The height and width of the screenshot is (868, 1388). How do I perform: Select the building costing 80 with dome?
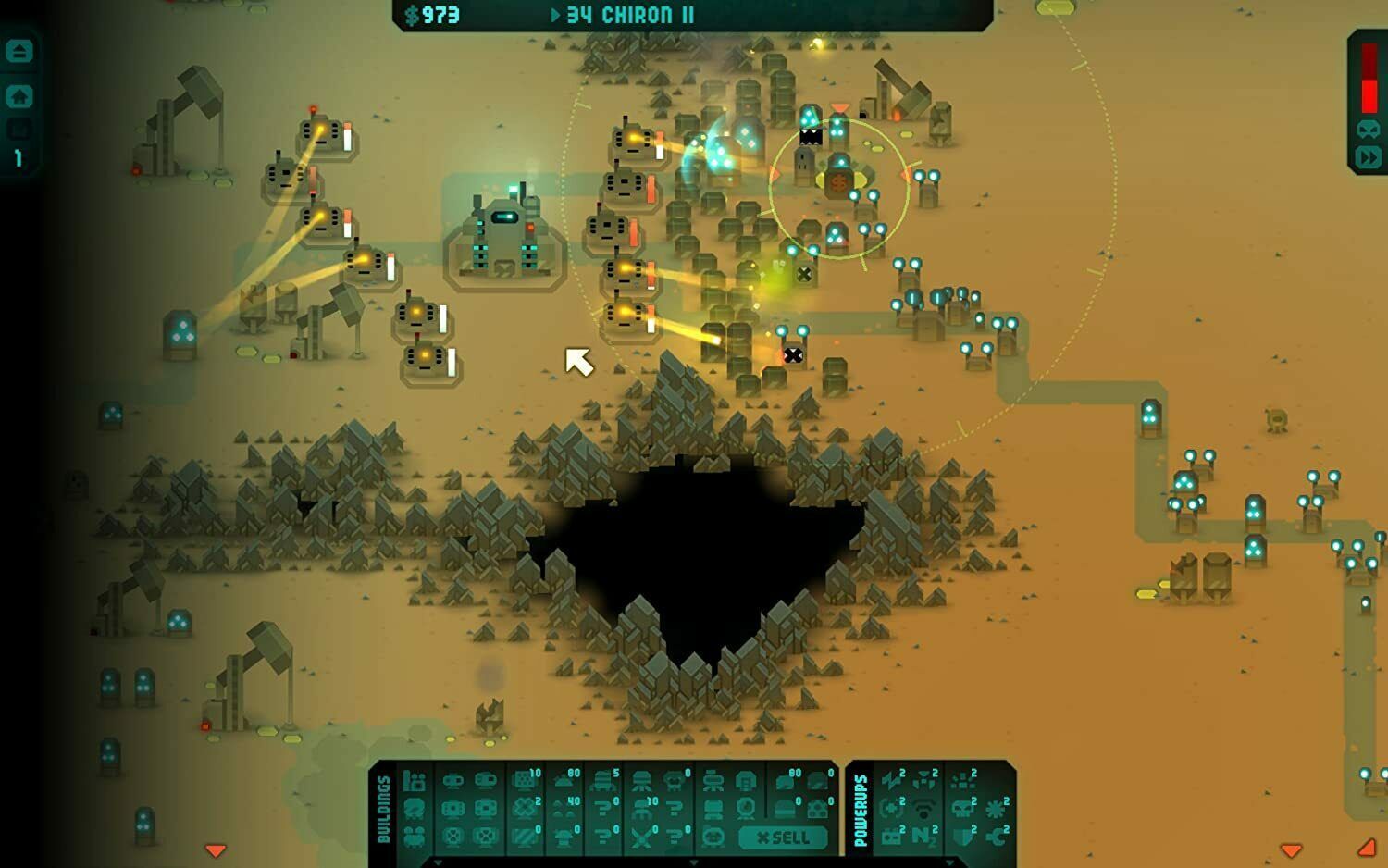(564, 781)
